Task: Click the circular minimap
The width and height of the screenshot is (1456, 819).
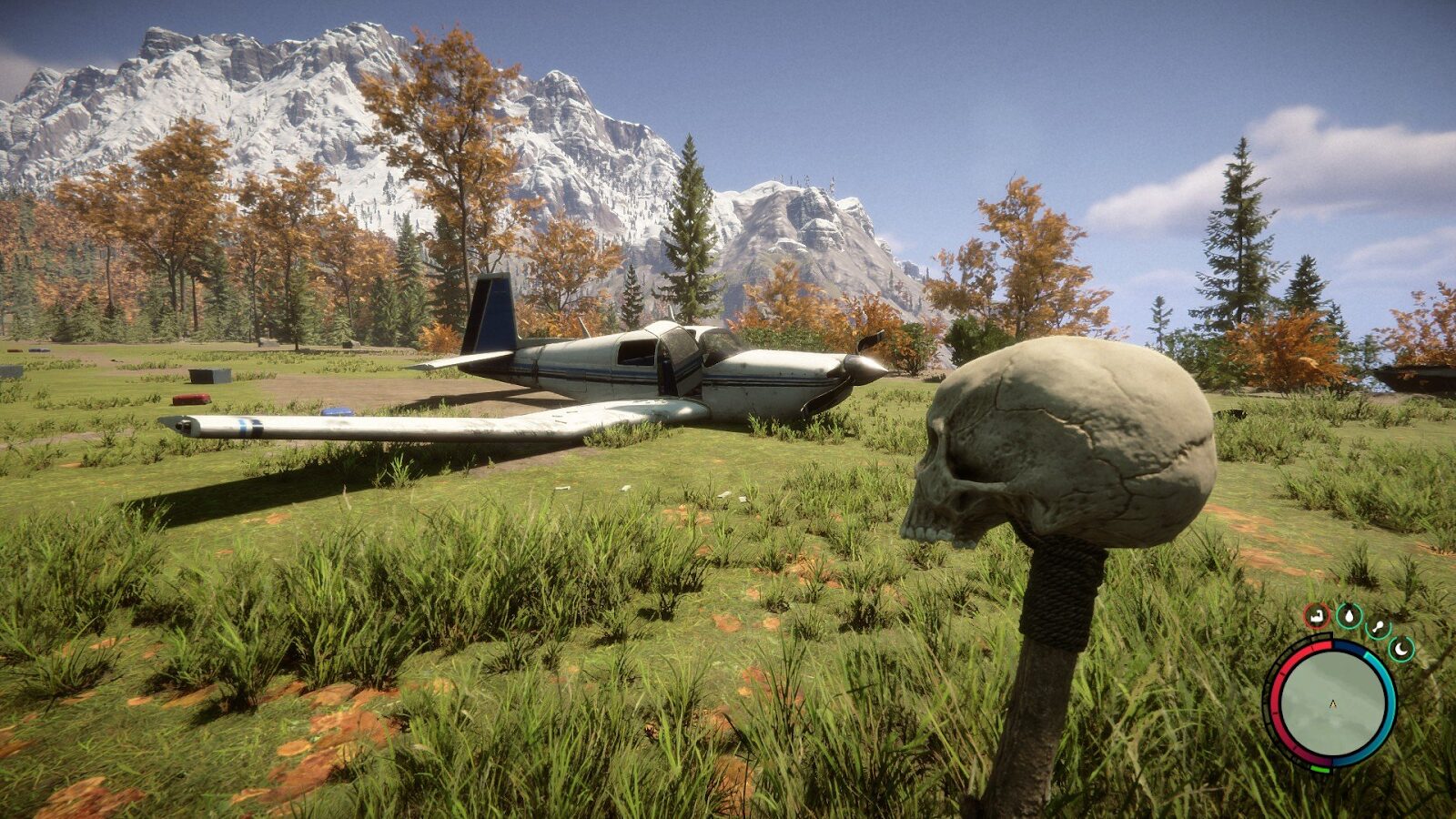Action: pyautogui.click(x=1331, y=703)
